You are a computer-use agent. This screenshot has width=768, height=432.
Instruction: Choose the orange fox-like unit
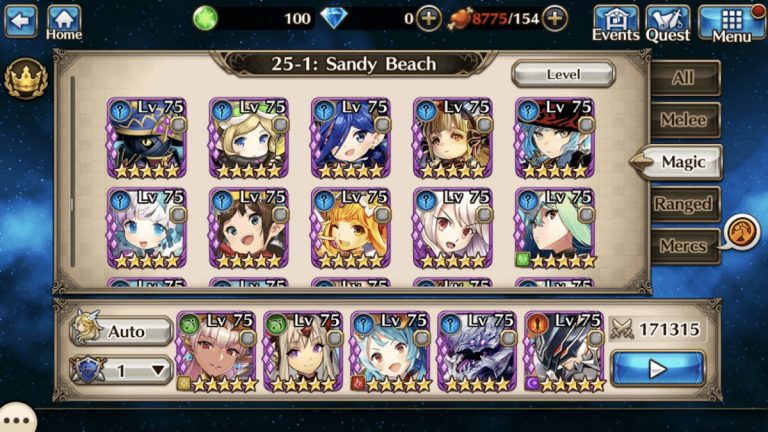point(350,229)
